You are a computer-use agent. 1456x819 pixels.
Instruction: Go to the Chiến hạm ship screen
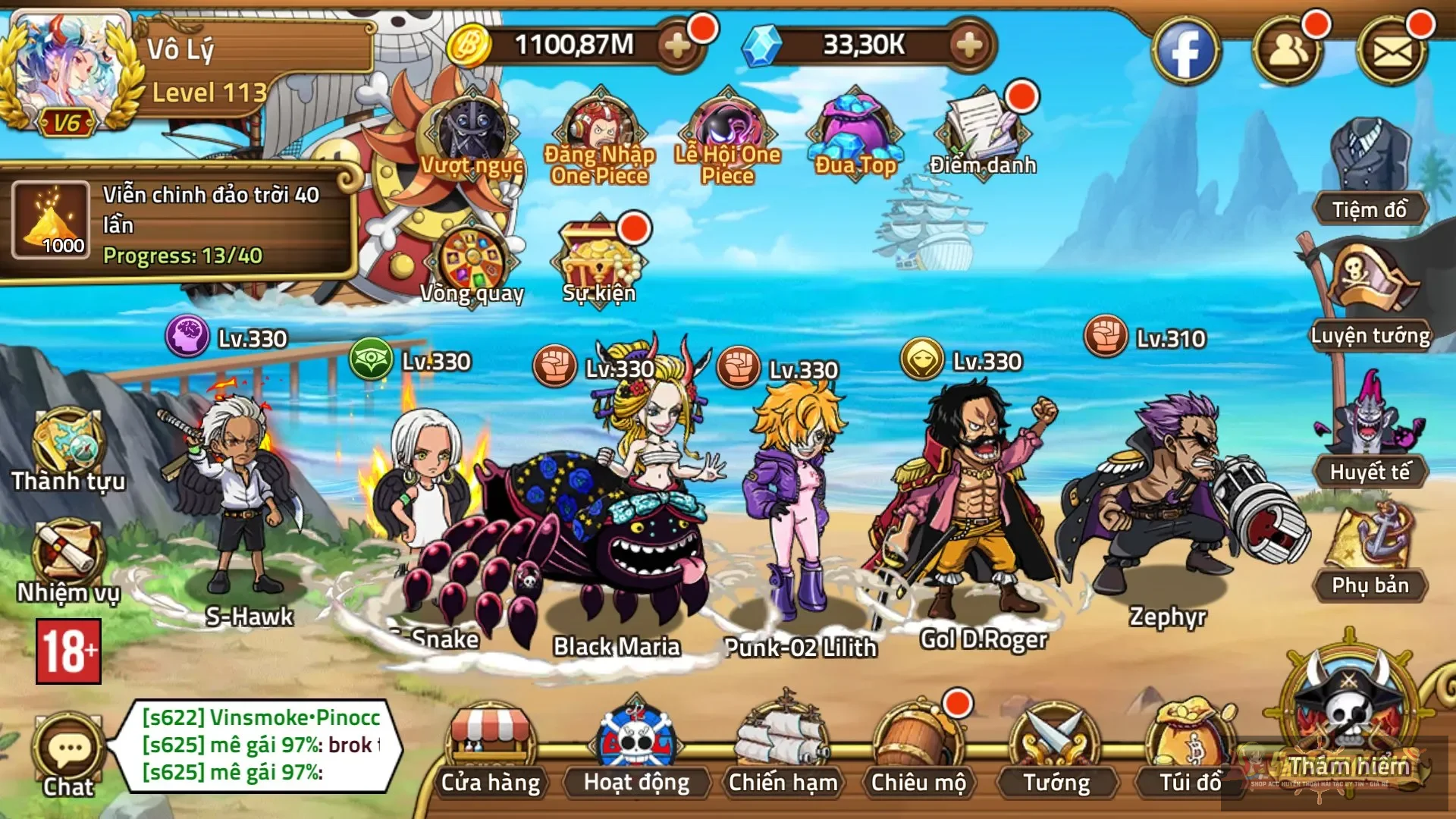coord(782,747)
